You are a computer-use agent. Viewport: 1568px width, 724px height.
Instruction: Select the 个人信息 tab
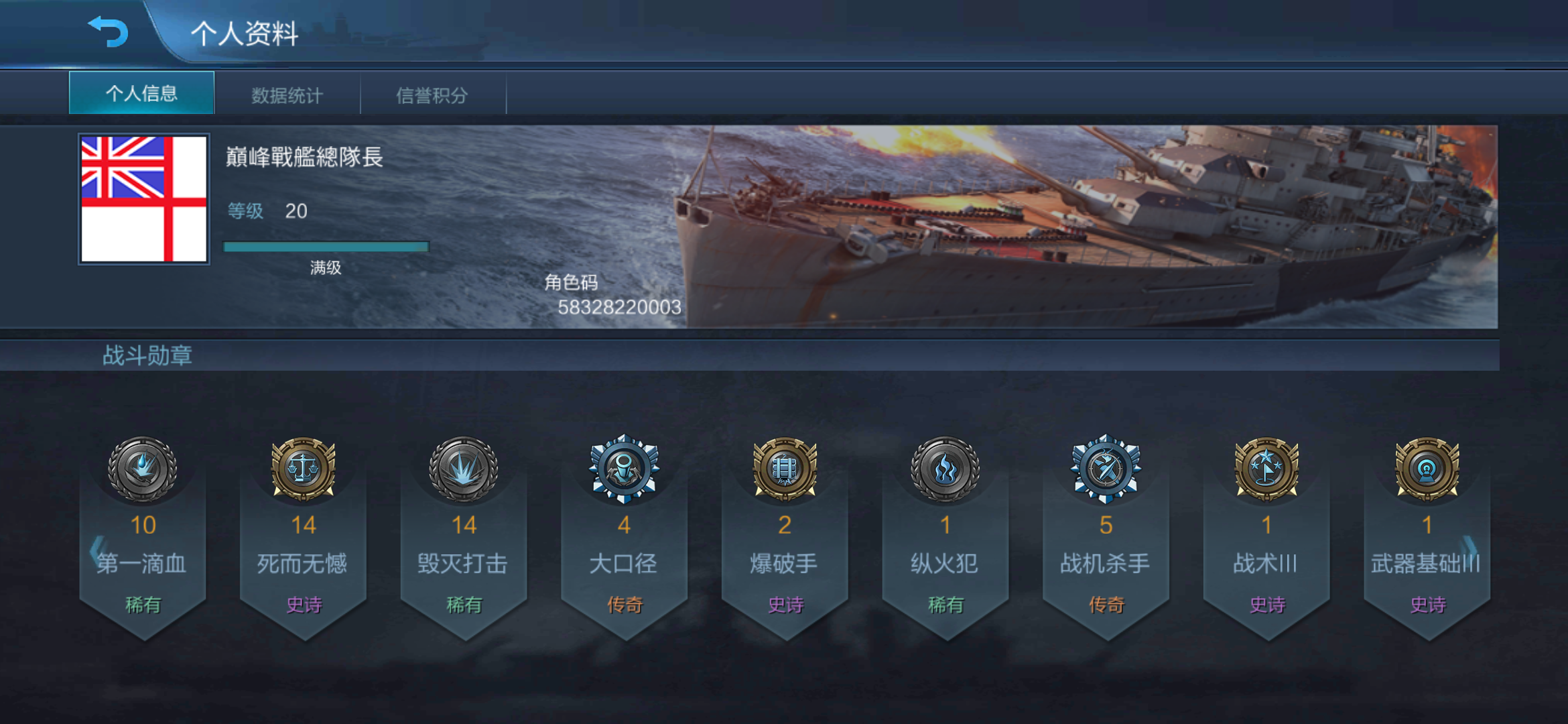[141, 94]
